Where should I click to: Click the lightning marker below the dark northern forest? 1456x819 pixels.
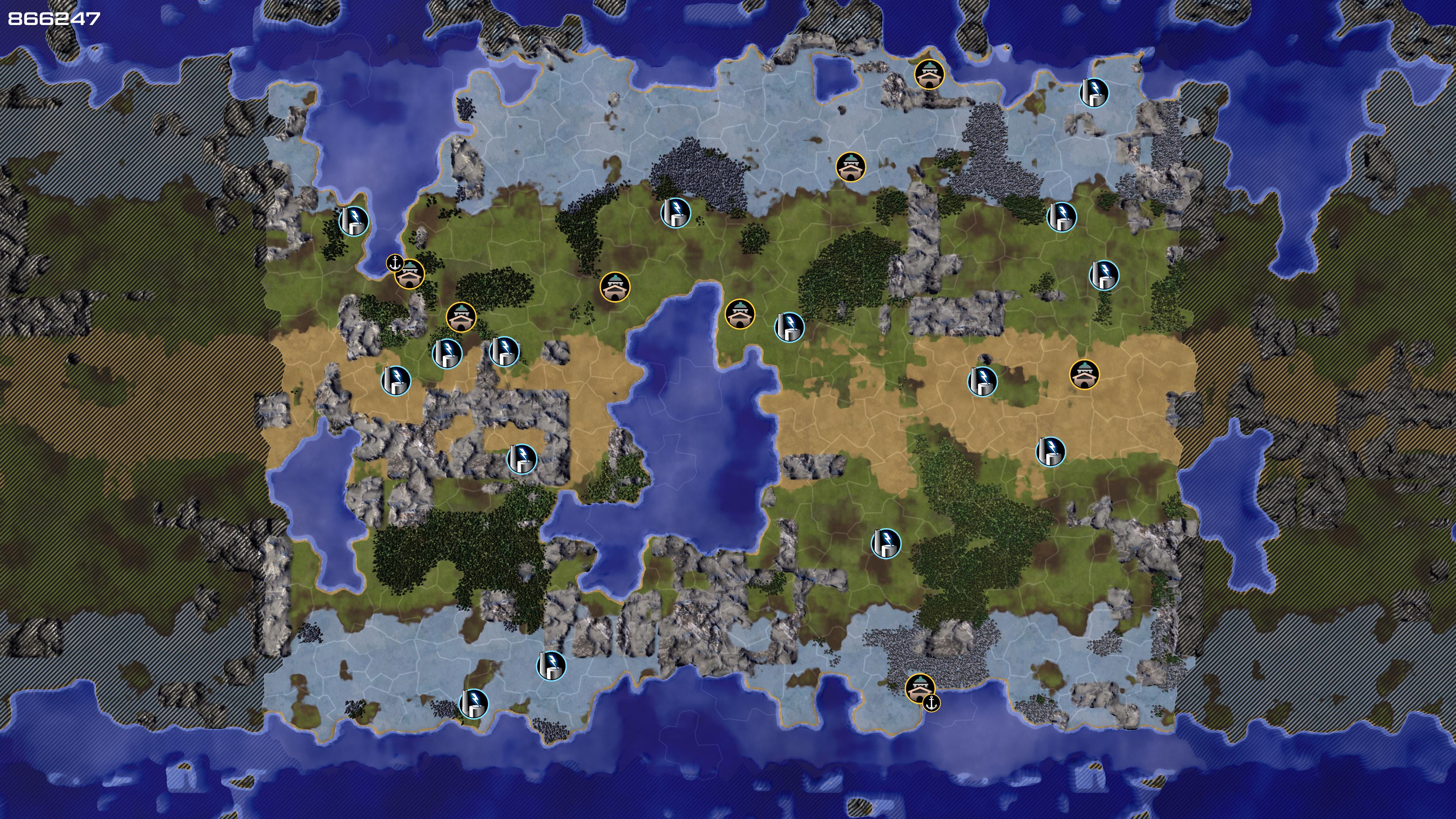click(x=675, y=212)
